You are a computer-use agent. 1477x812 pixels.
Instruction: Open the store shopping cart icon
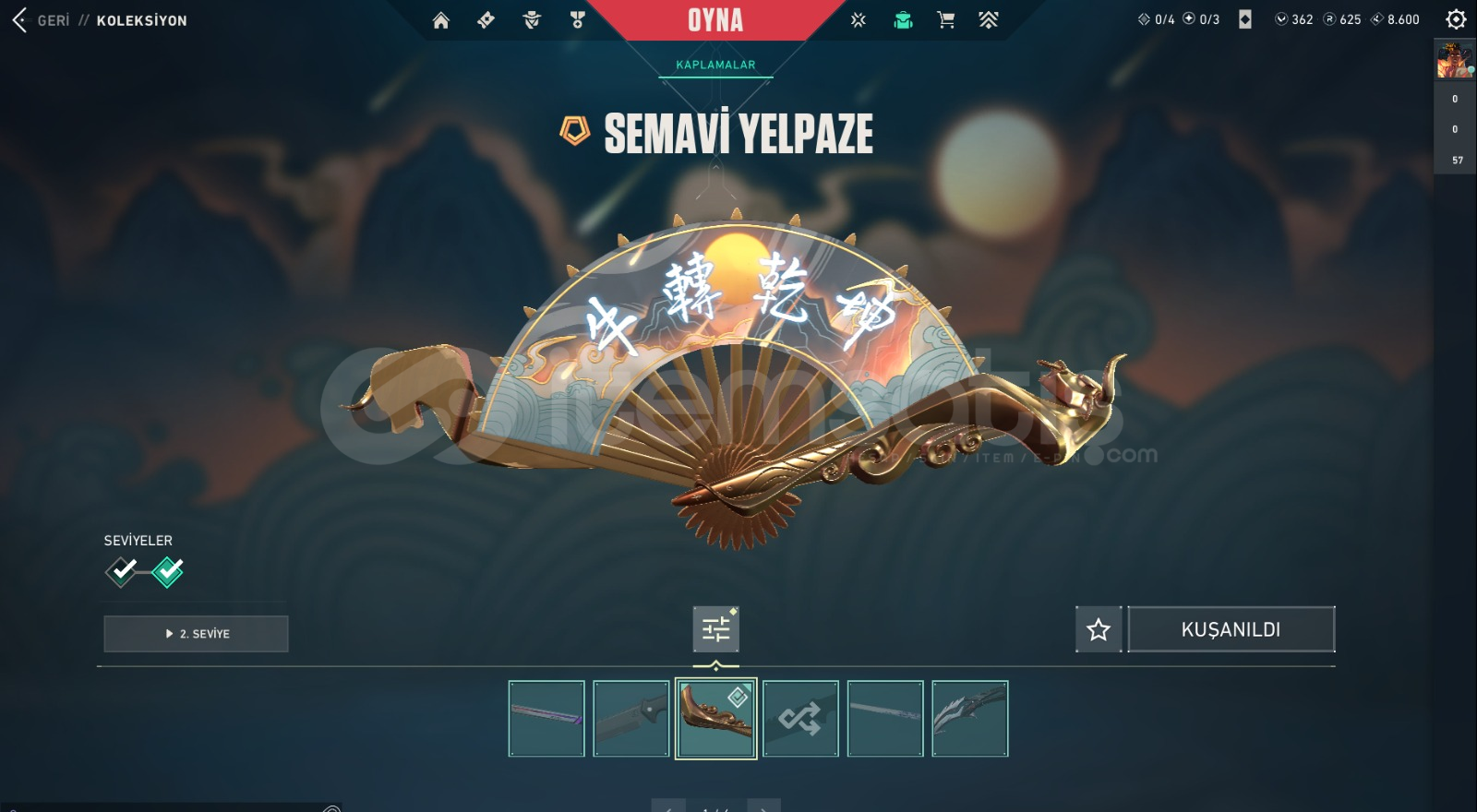click(x=946, y=20)
